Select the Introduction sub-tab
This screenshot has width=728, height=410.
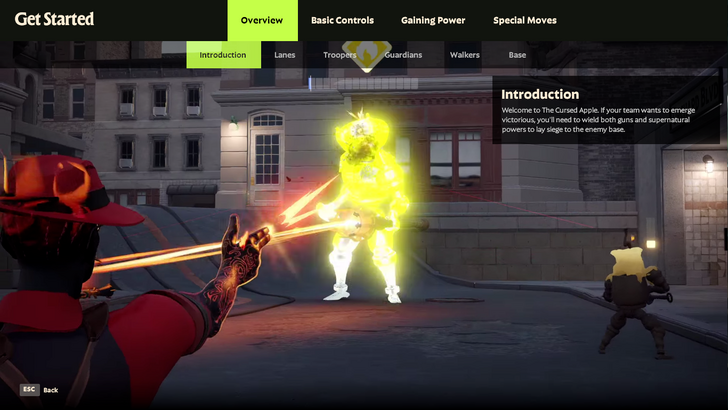[x=223, y=55]
